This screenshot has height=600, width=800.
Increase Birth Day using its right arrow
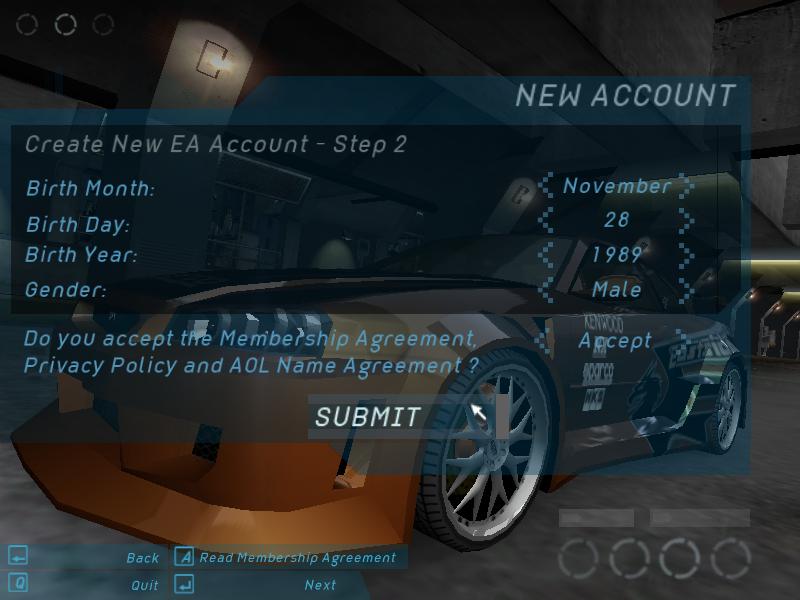(686, 220)
